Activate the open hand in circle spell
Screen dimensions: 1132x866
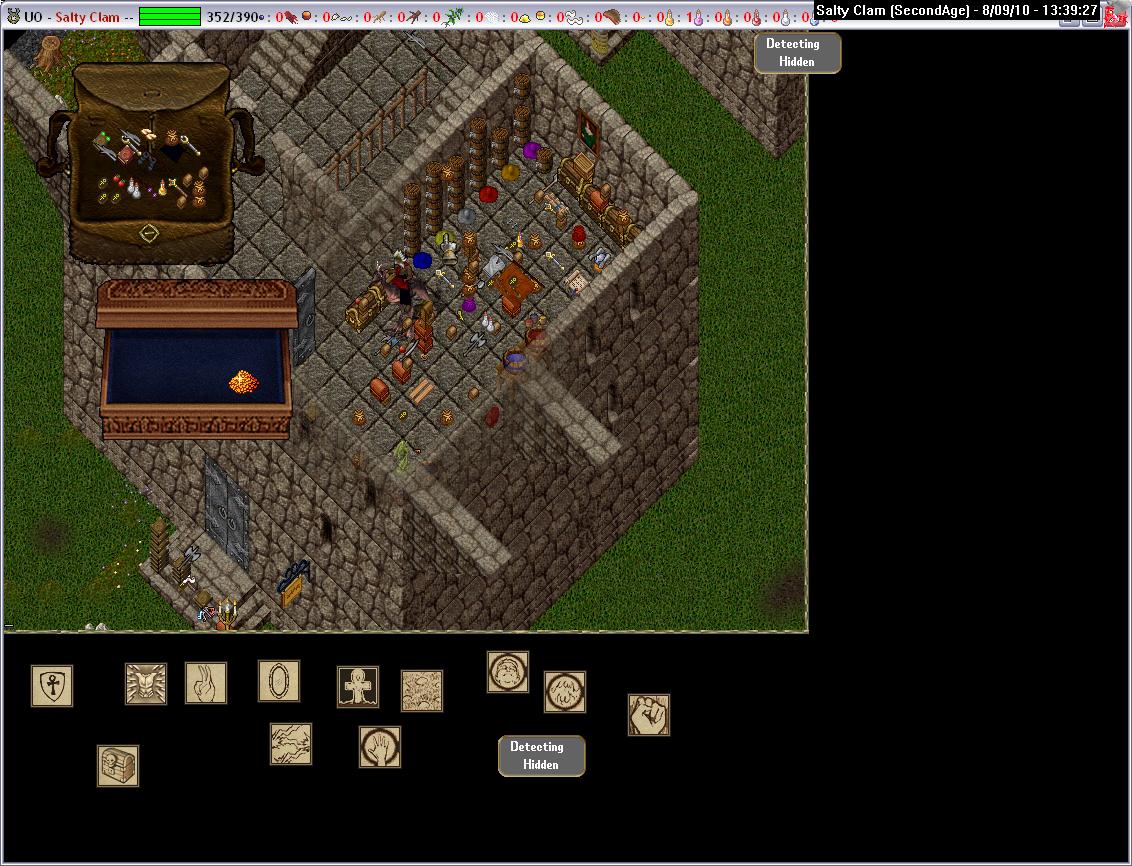click(x=380, y=747)
